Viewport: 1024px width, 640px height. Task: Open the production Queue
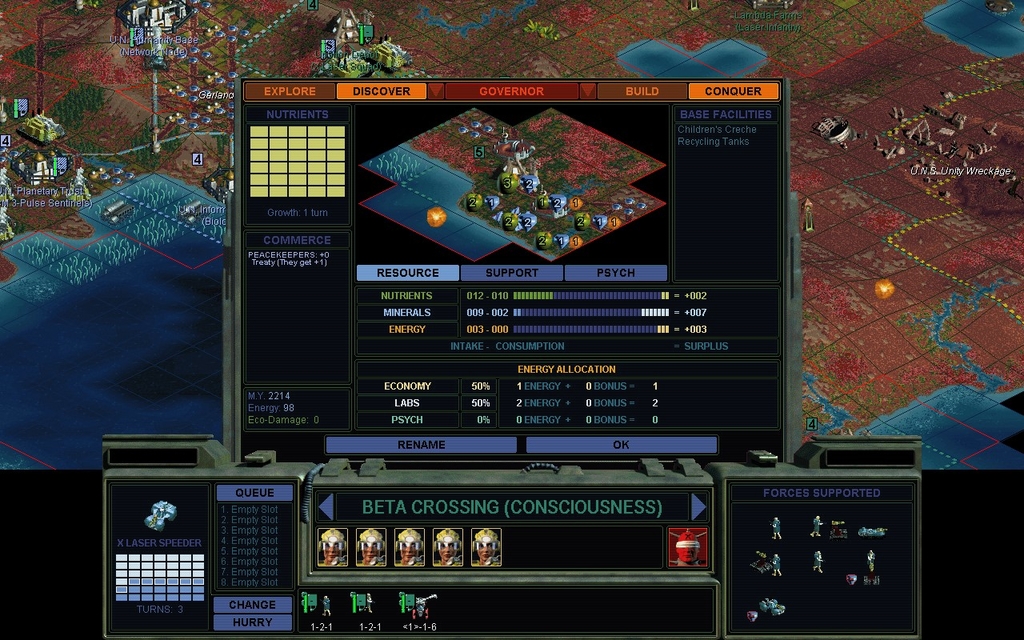(254, 493)
